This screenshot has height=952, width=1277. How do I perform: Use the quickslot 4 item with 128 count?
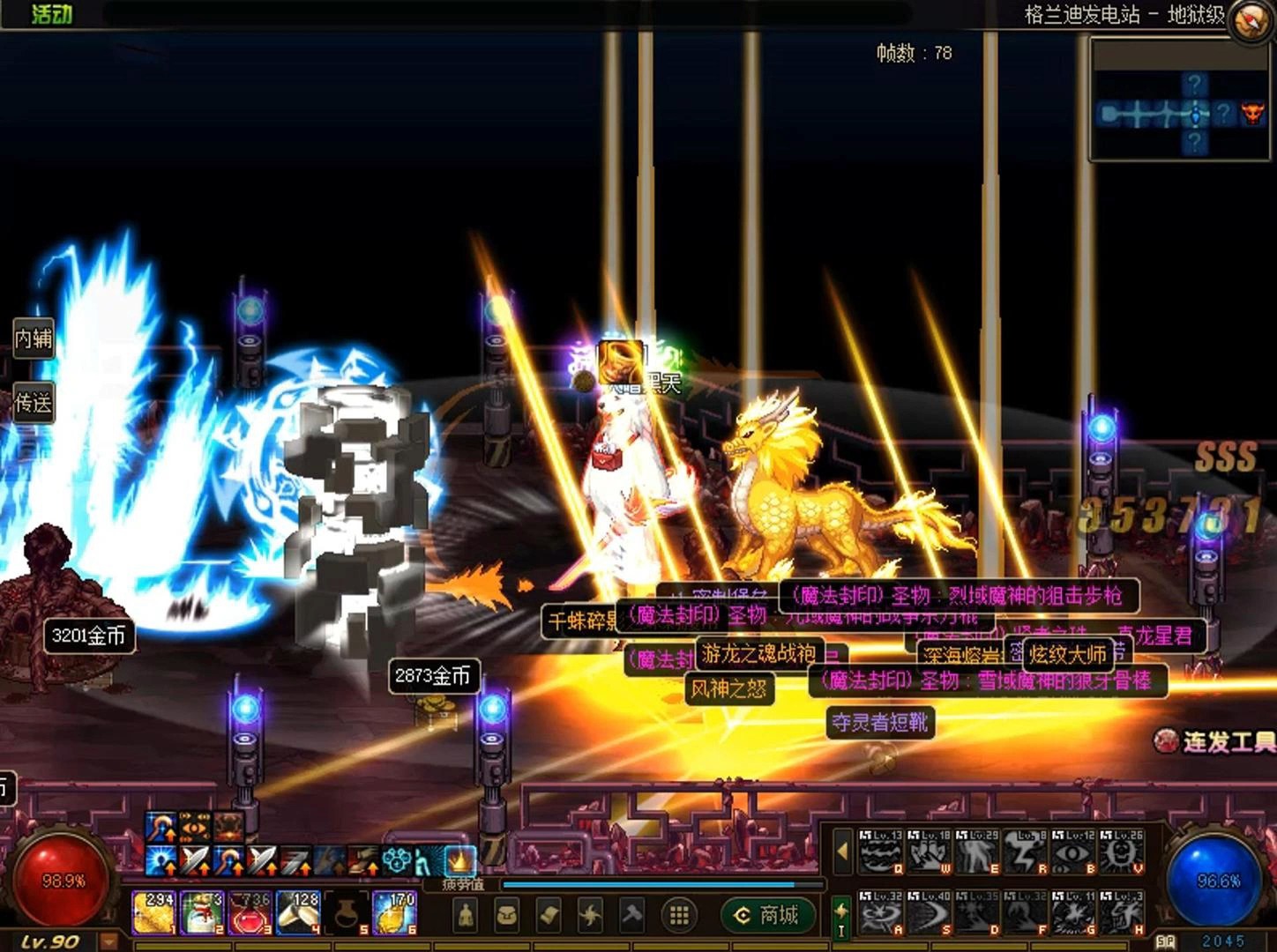[298, 913]
